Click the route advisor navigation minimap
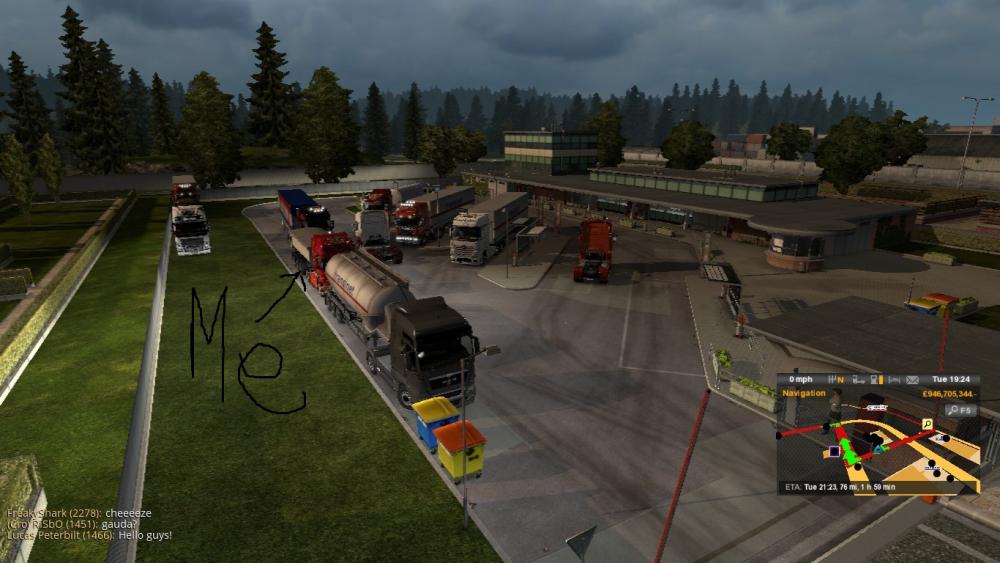Viewport: 1000px width, 563px height. (x=878, y=440)
